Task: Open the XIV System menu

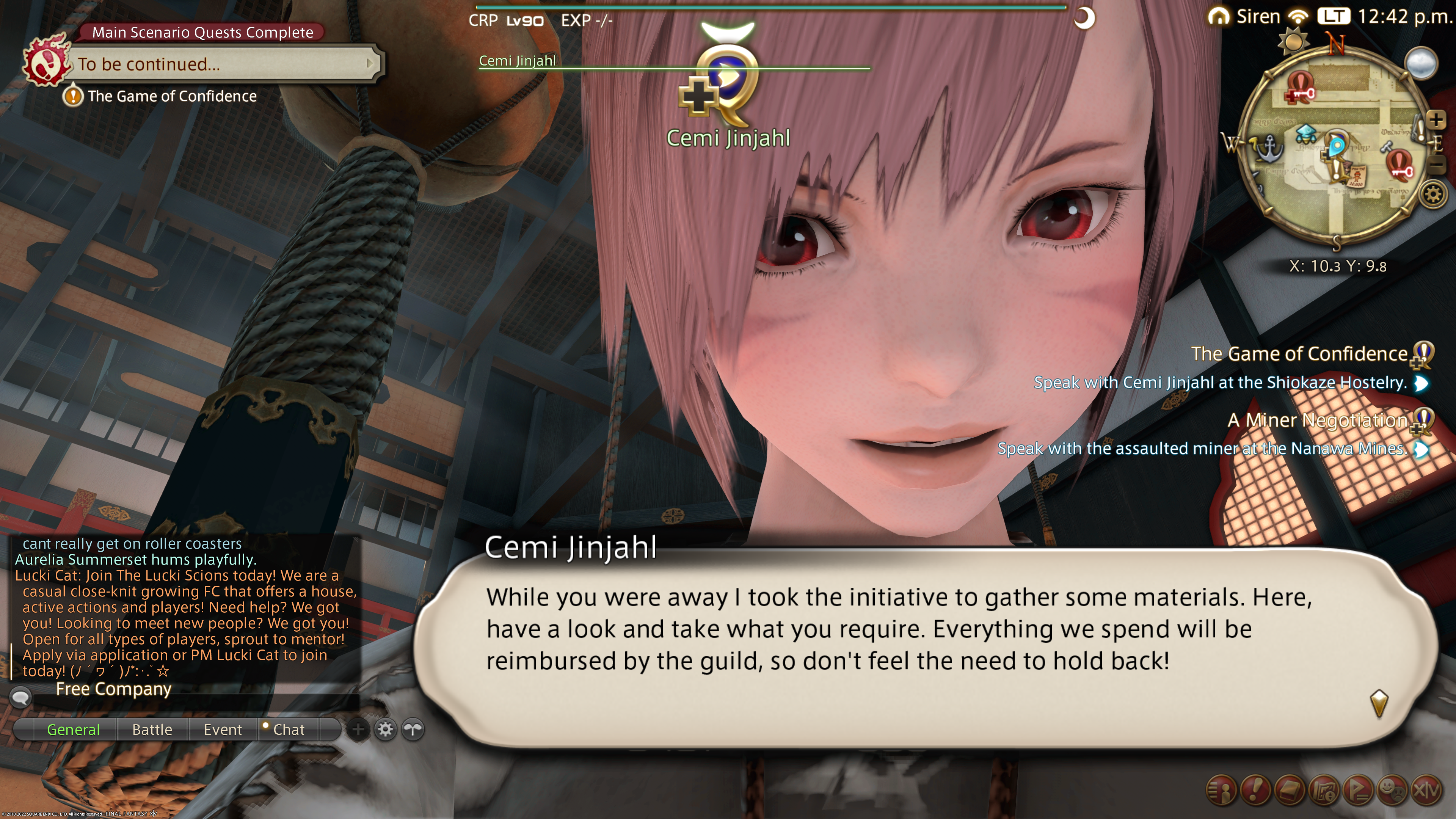Action: pos(1426,789)
